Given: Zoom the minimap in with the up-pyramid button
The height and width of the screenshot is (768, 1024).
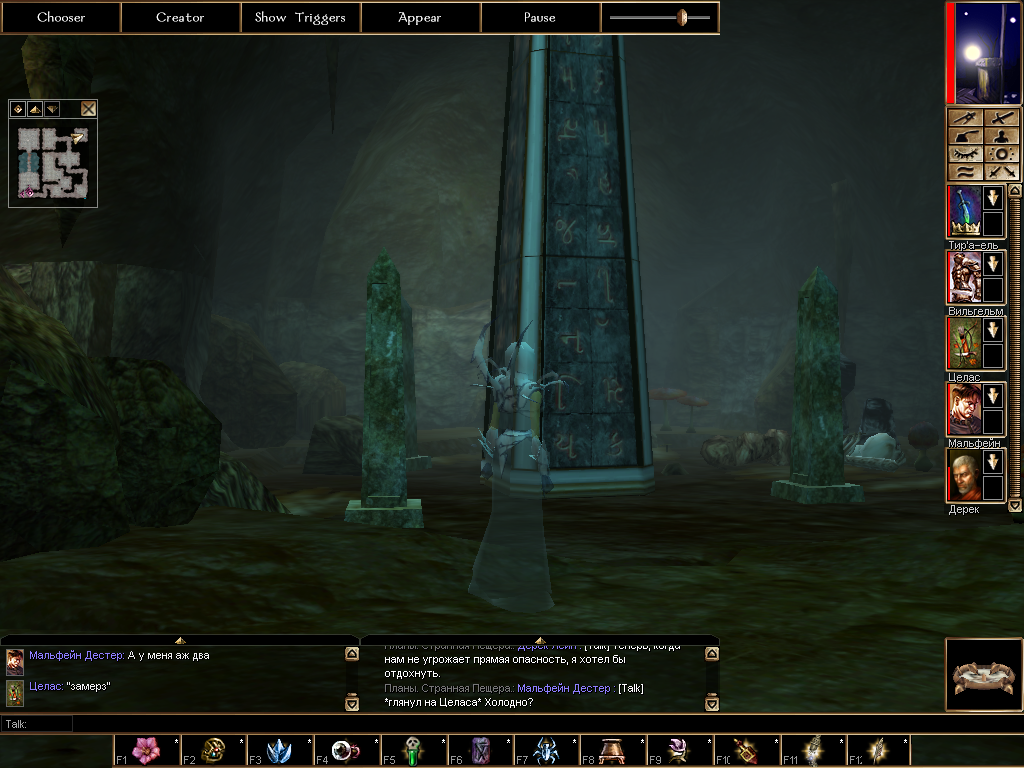Looking at the screenshot, I should pyautogui.click(x=35, y=109).
